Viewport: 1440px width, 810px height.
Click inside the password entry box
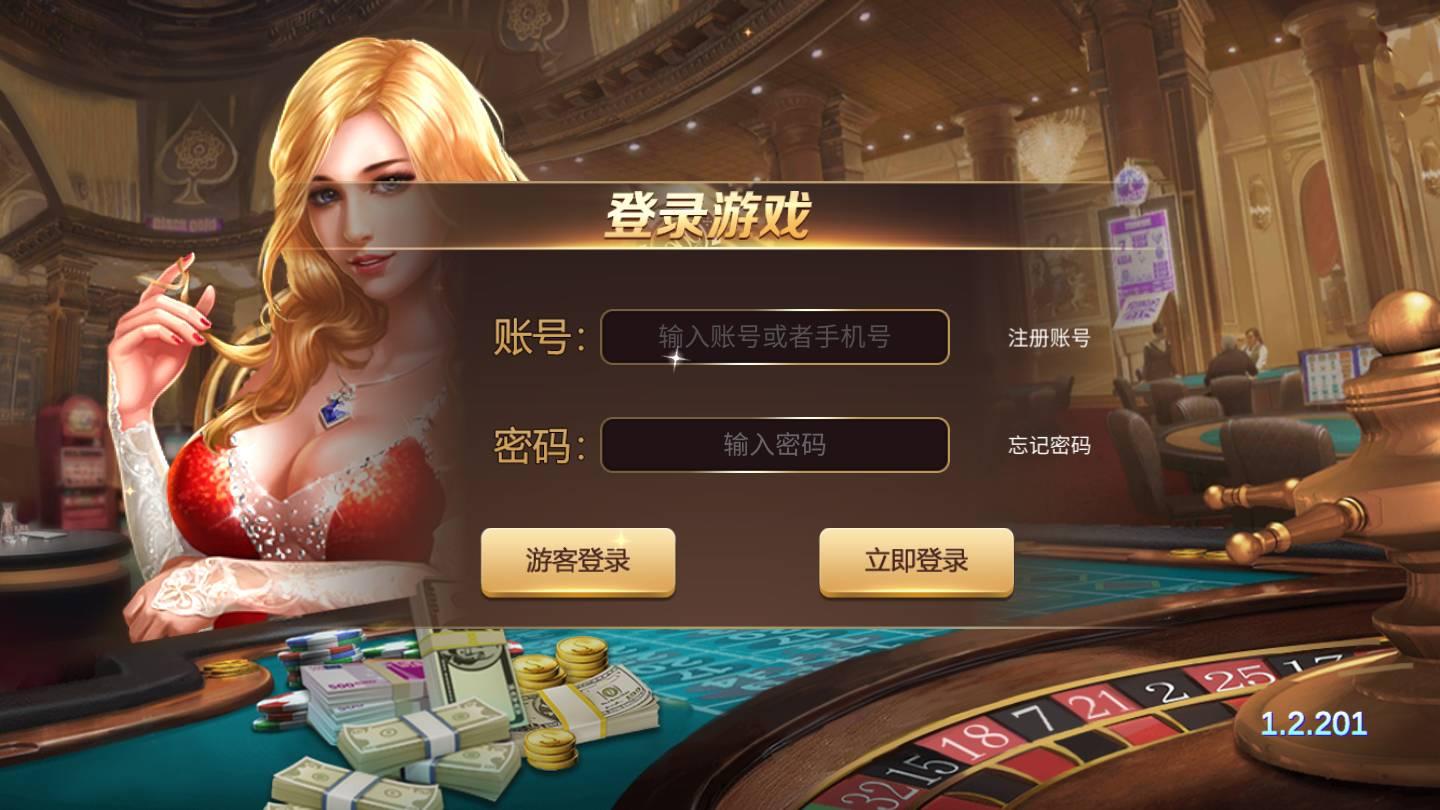(775, 444)
